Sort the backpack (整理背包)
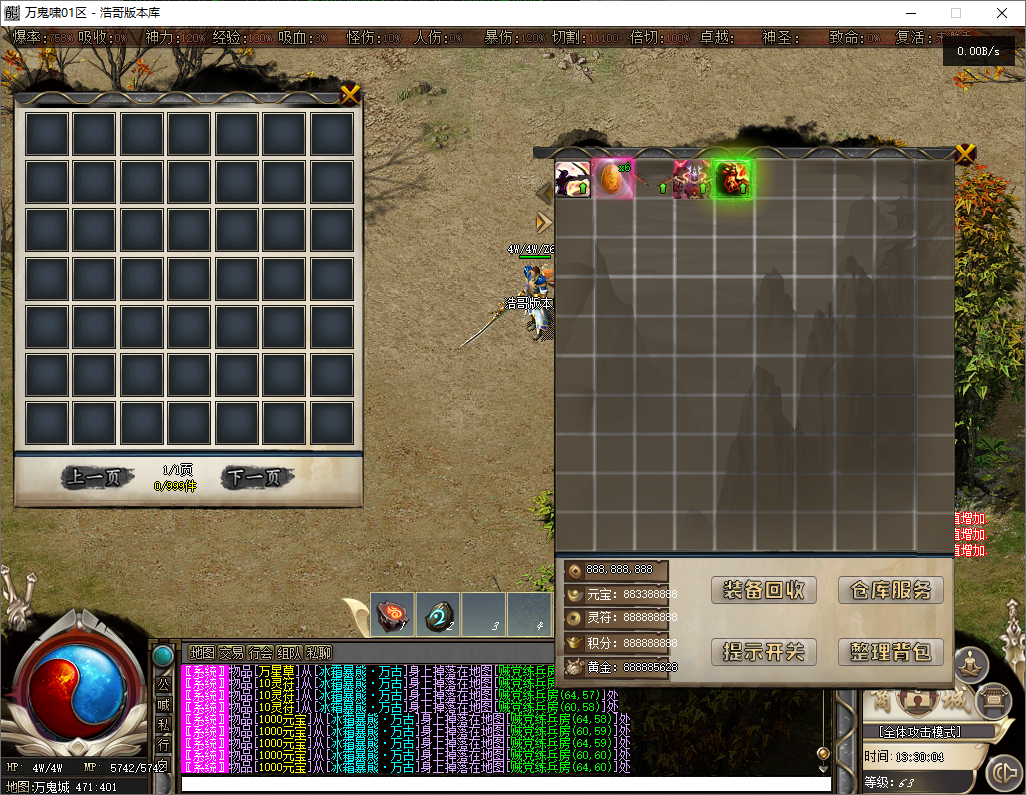This screenshot has width=1026, height=795. [891, 652]
